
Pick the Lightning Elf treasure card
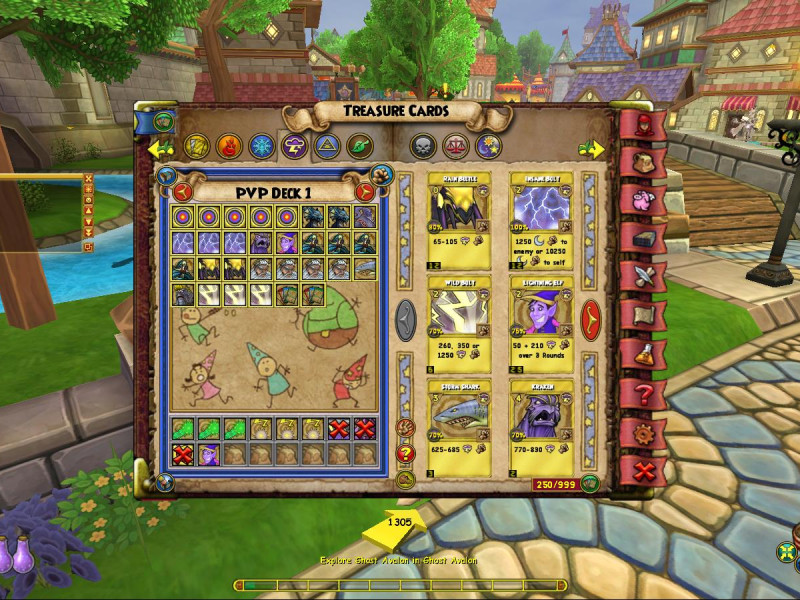pyautogui.click(x=542, y=324)
